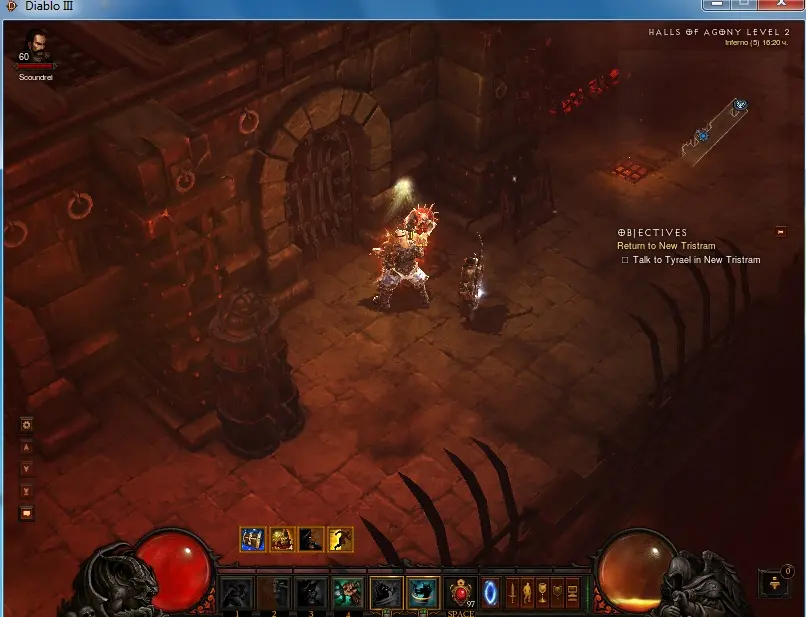This screenshot has width=806, height=617.
Task: Activate the skill in hotbar slot 1
Action: tap(236, 592)
